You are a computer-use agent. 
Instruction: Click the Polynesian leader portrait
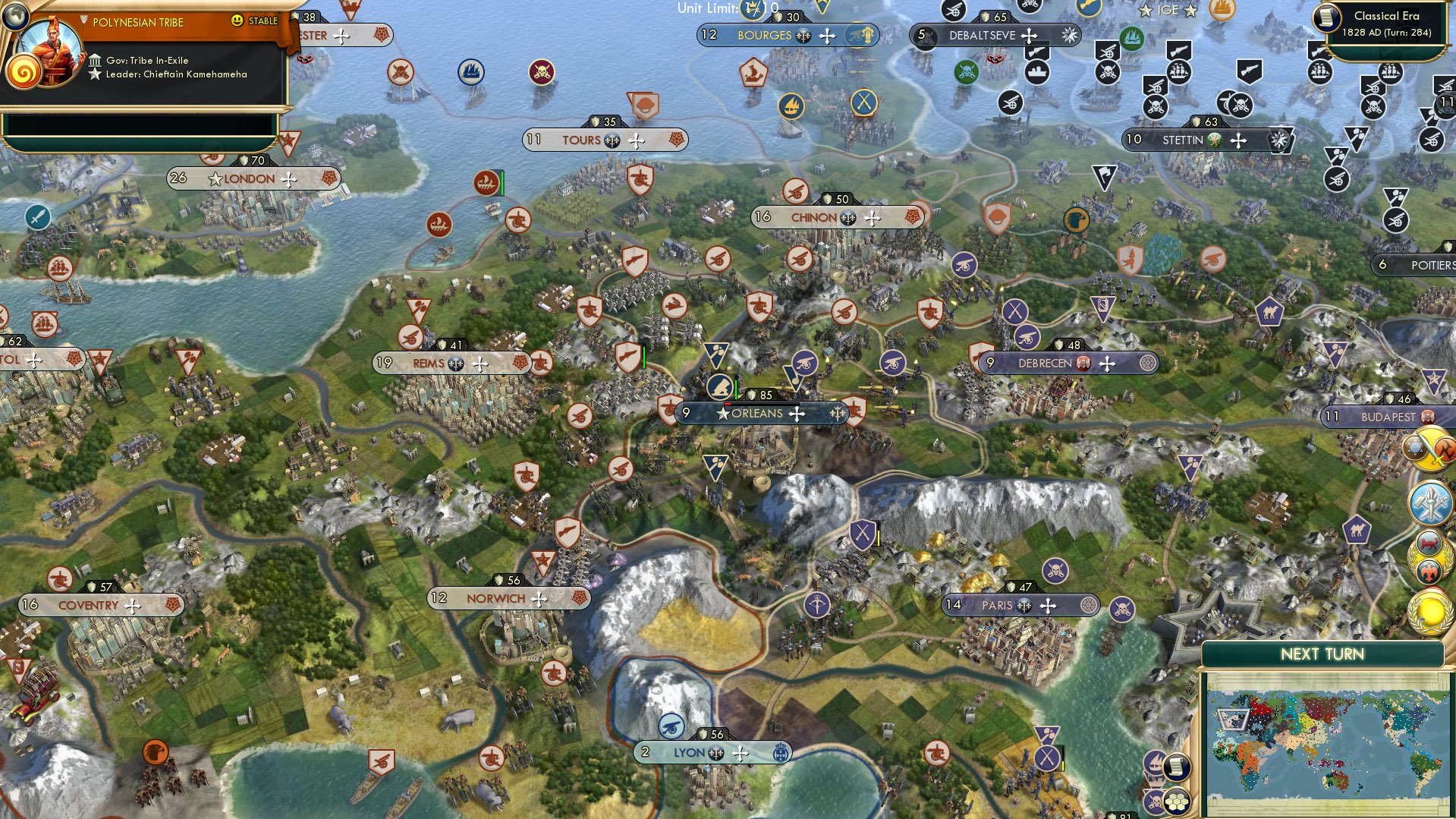point(49,52)
